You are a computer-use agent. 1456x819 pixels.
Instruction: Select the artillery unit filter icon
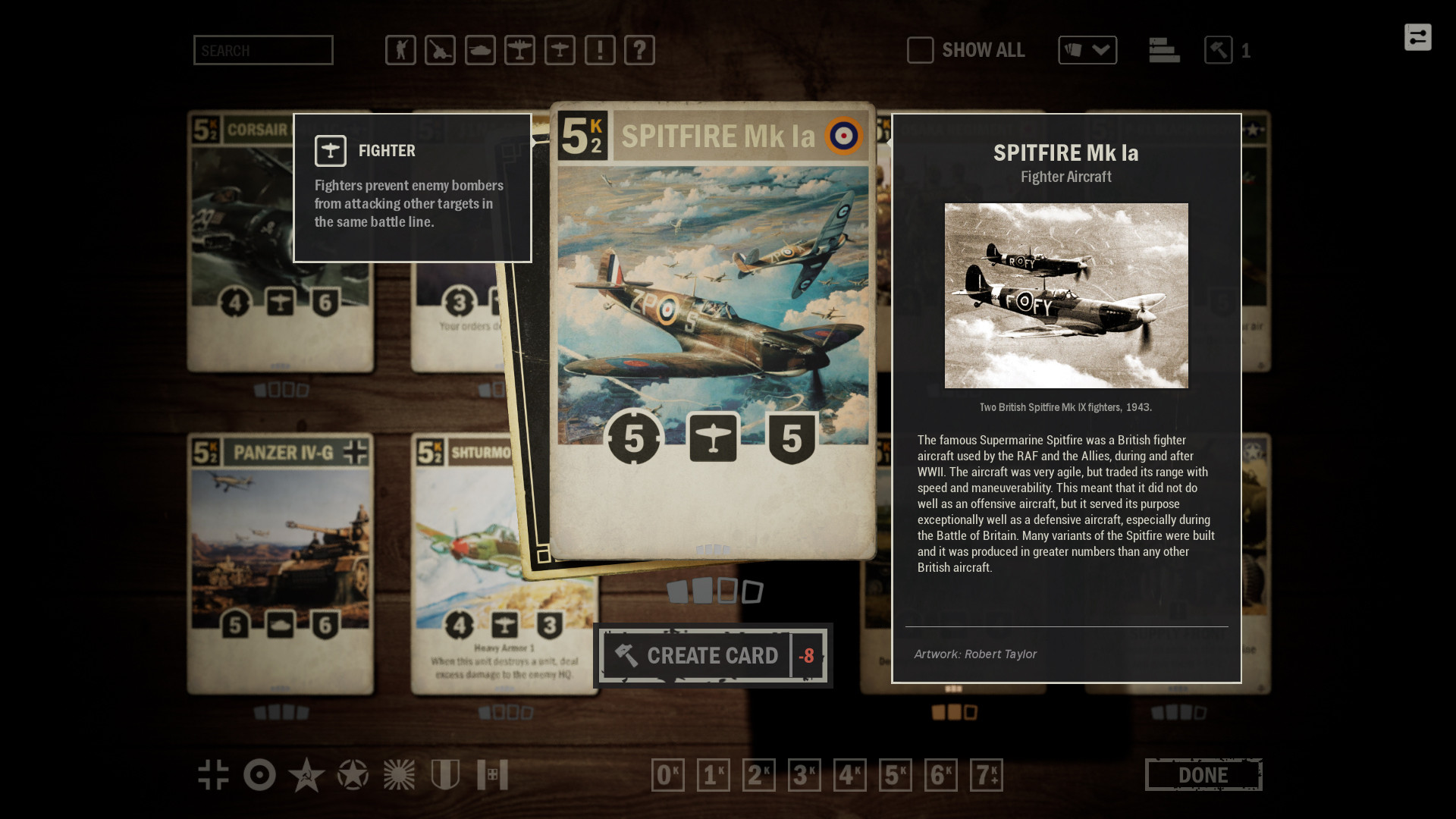[440, 50]
